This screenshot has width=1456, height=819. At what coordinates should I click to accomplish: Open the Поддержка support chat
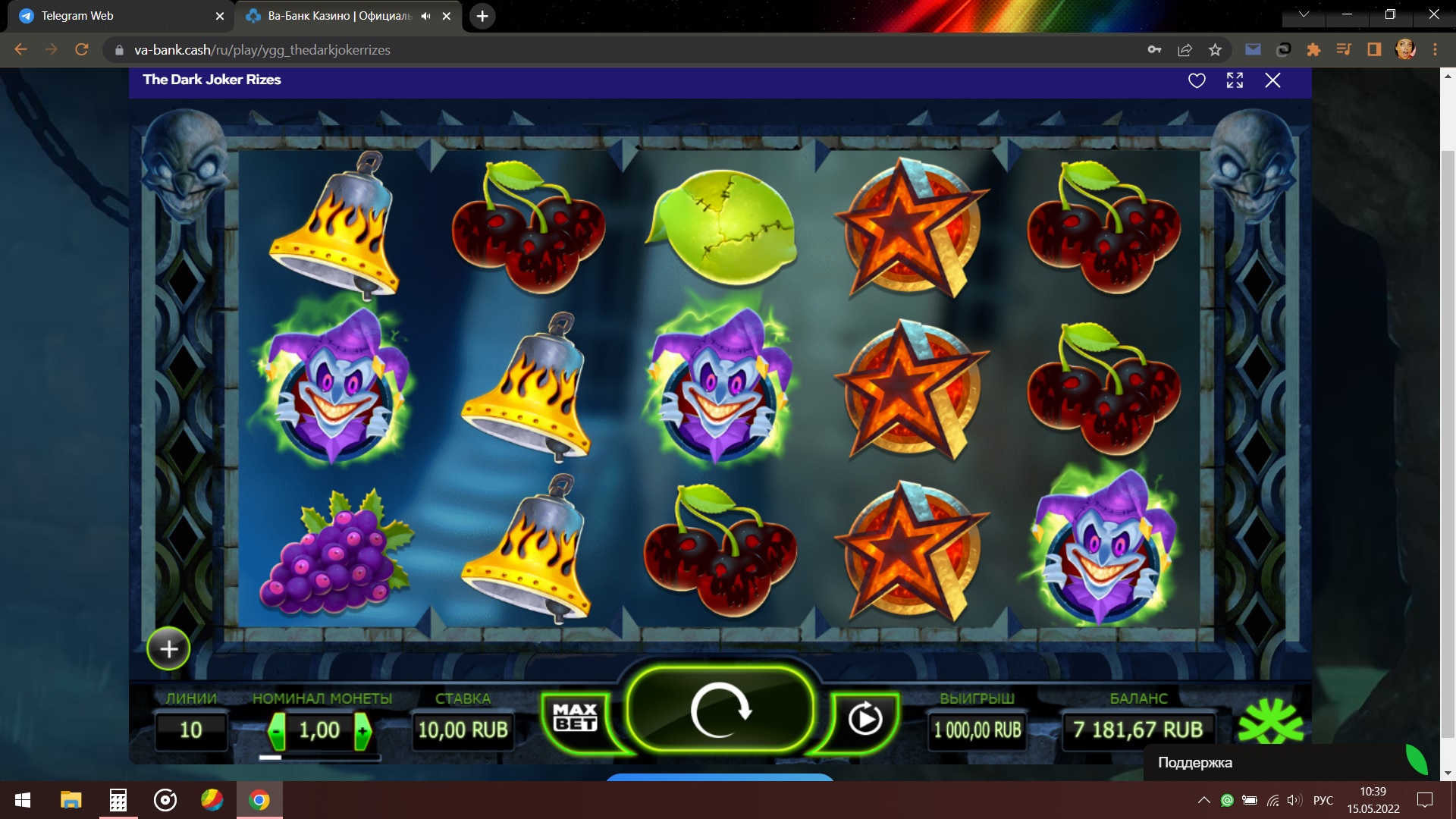point(1195,763)
